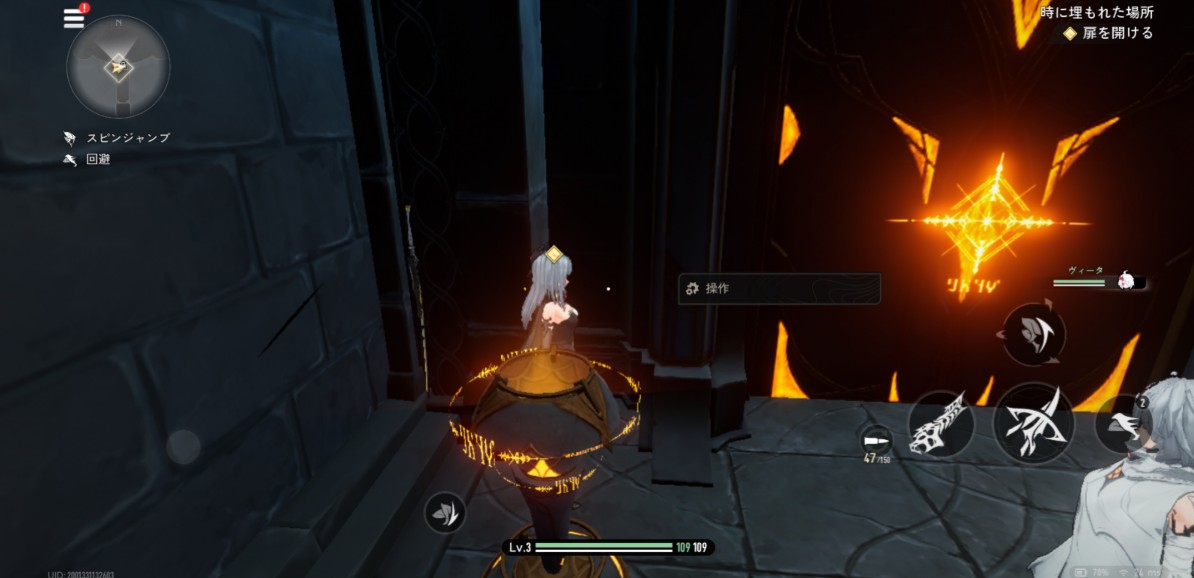
Task: Tap the leaf dodge button near the health bar
Action: click(444, 512)
